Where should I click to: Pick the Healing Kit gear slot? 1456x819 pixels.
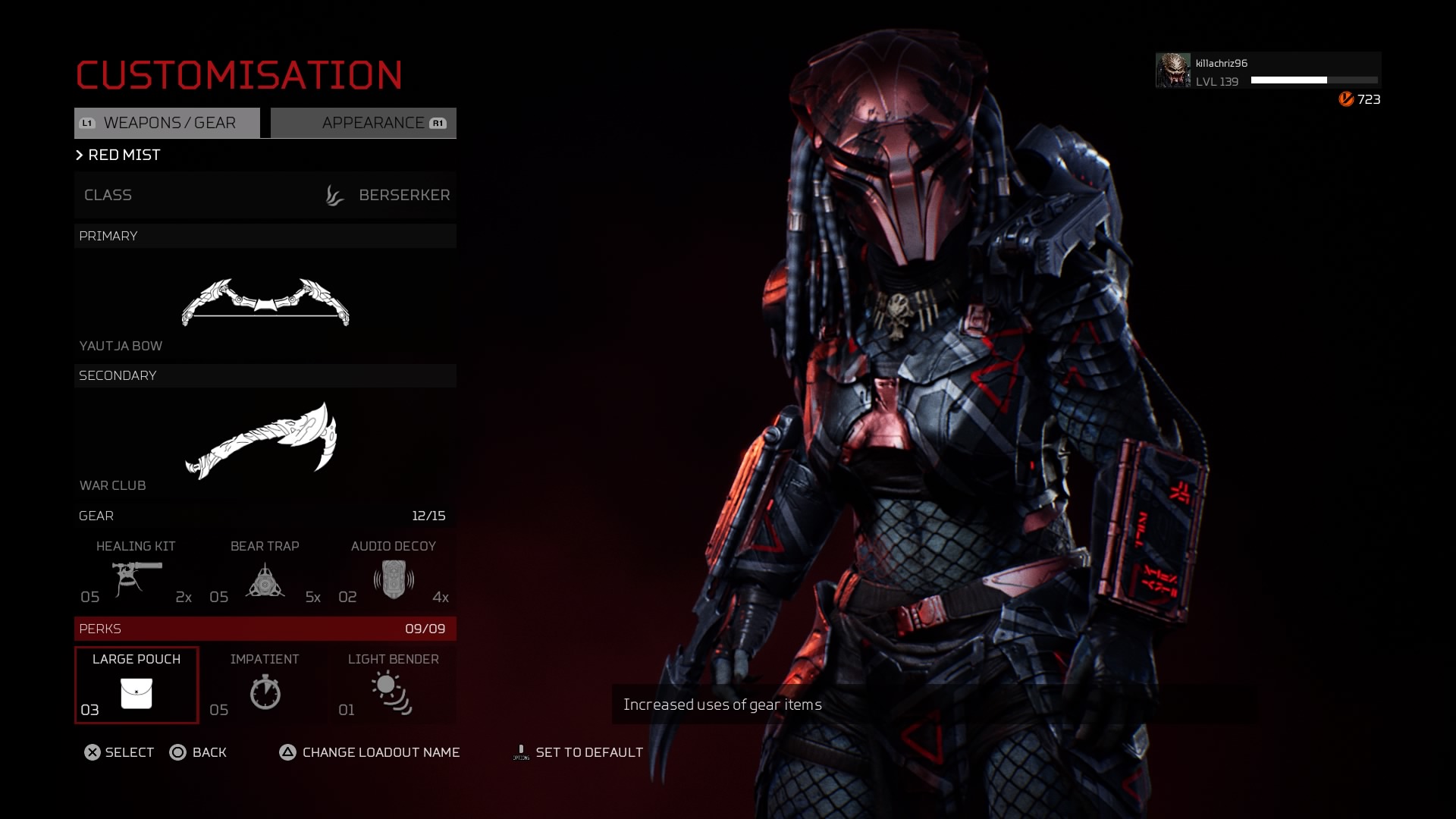tap(136, 575)
